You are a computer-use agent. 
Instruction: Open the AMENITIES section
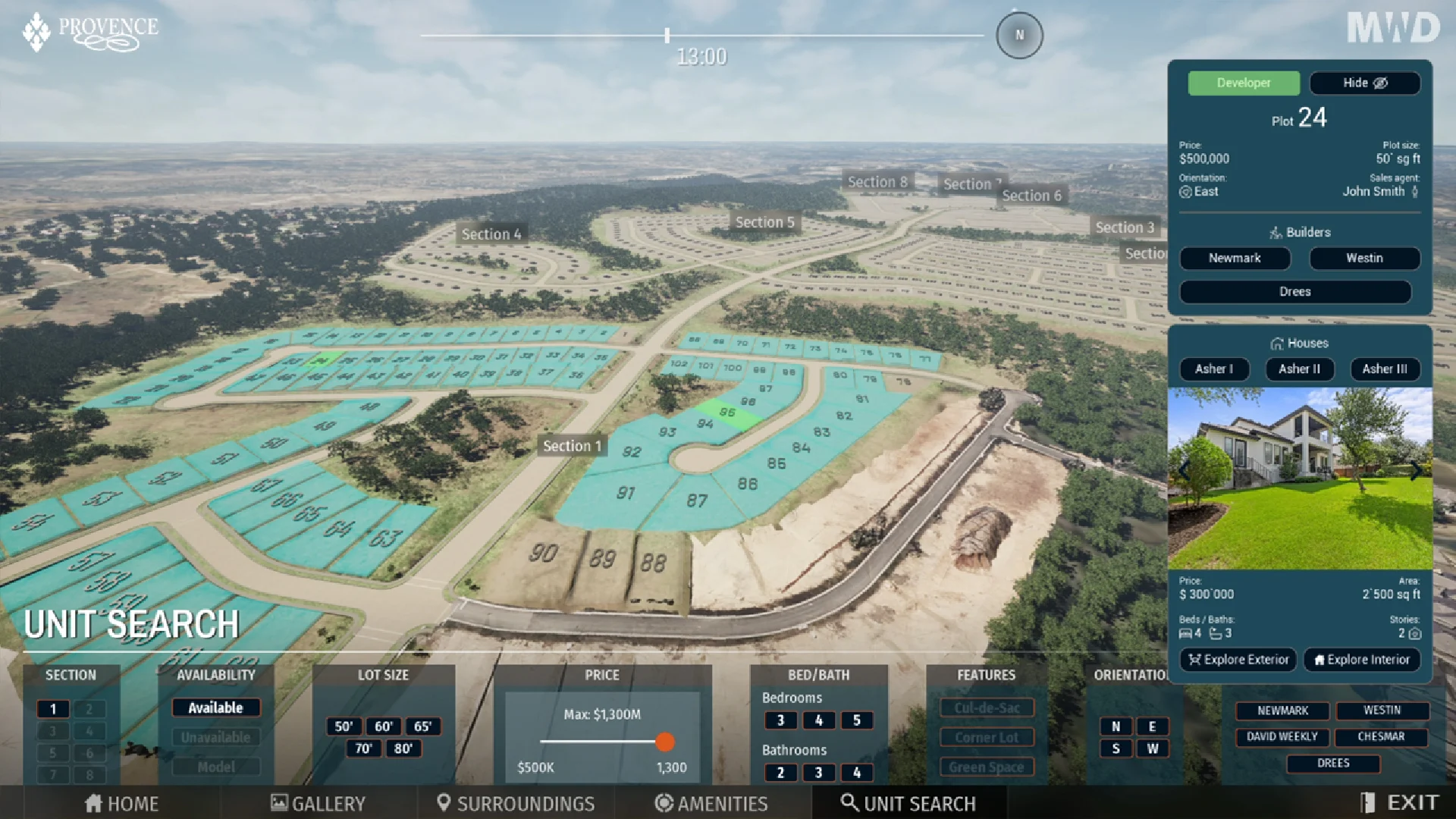pyautogui.click(x=711, y=803)
